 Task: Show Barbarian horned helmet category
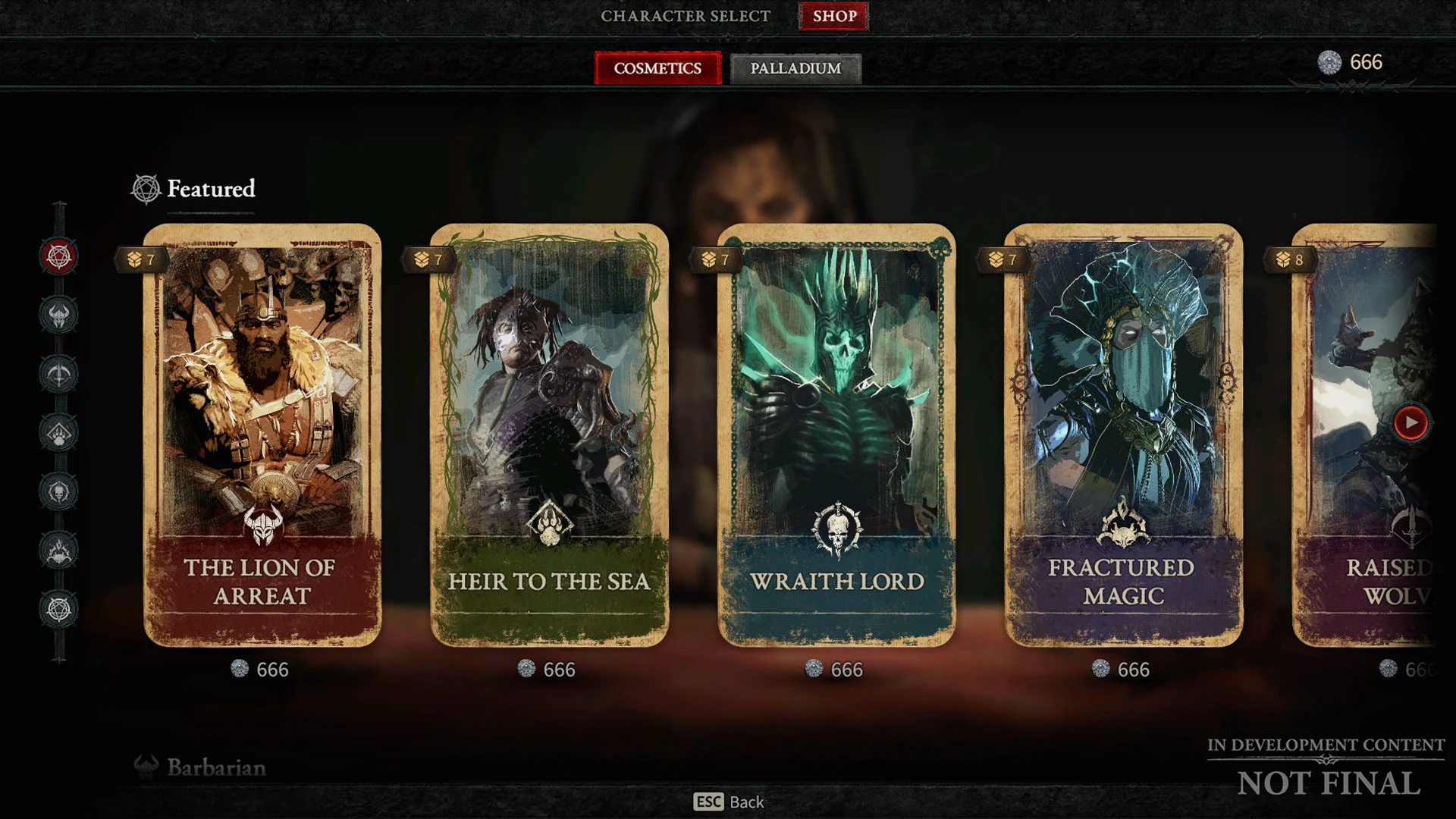point(59,315)
